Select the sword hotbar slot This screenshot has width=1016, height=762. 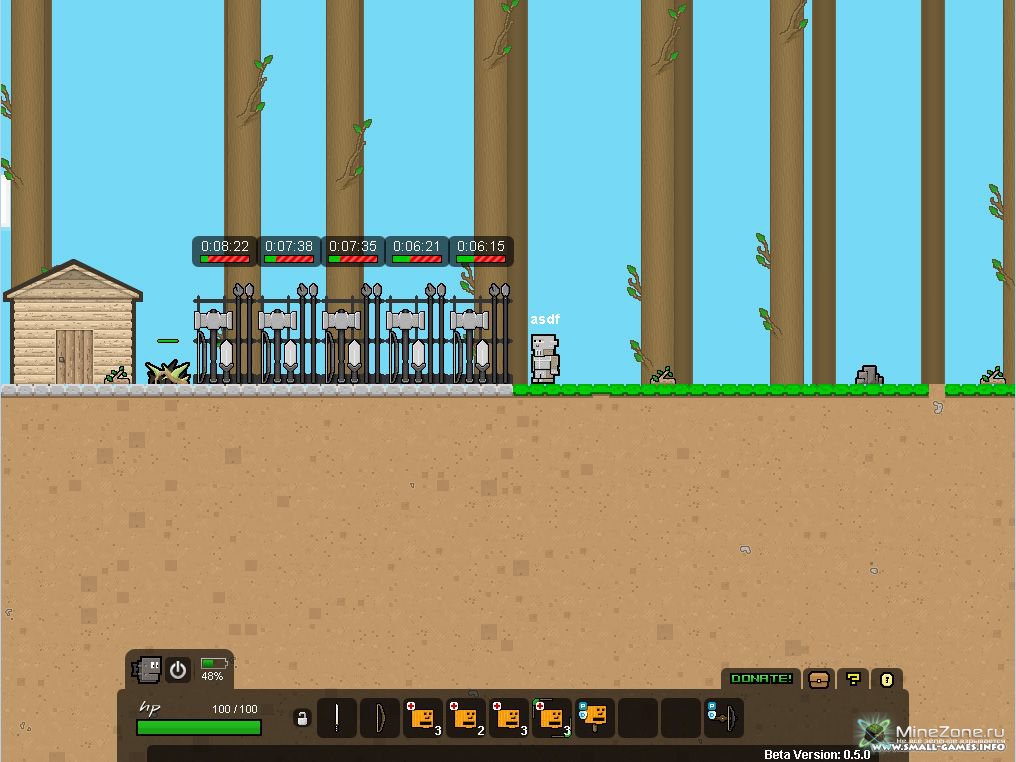click(337, 718)
